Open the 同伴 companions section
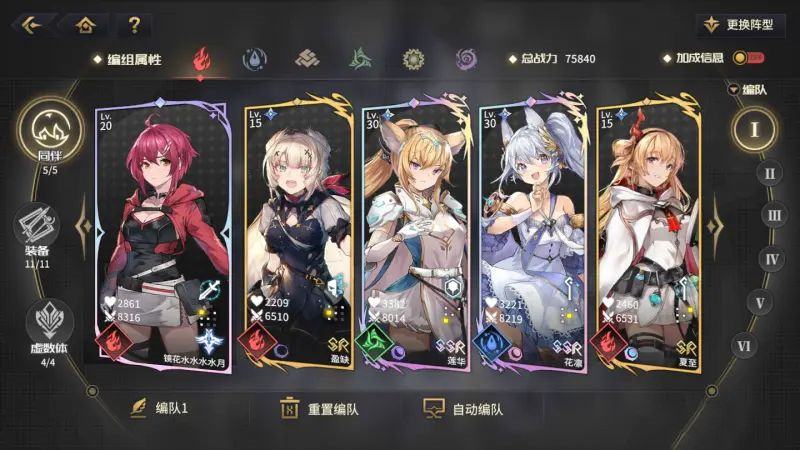Screen dimensions: 800x450 [x=50, y=135]
